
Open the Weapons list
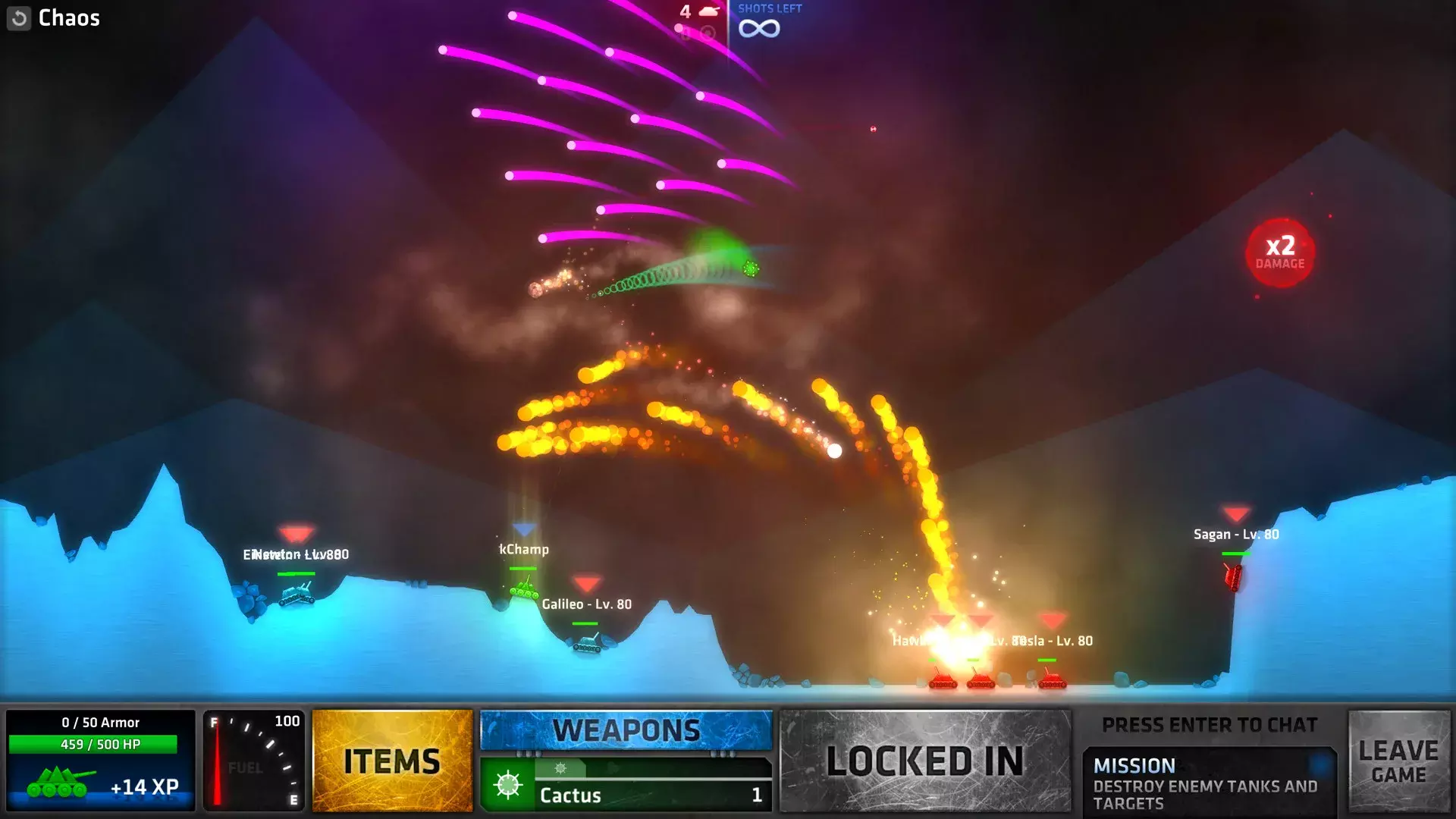point(626,730)
